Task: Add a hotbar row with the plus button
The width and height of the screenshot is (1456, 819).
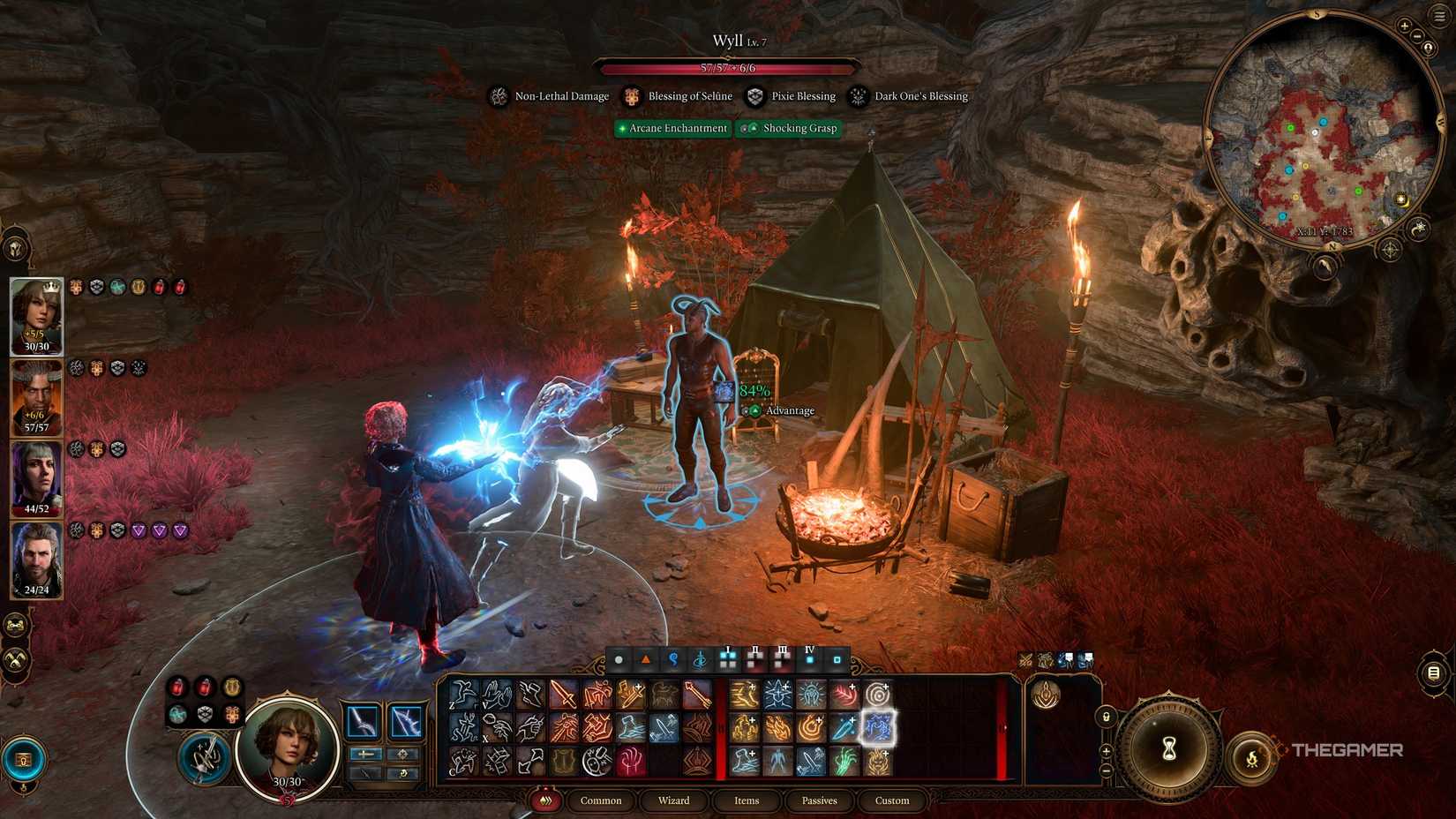Action: click(1106, 750)
